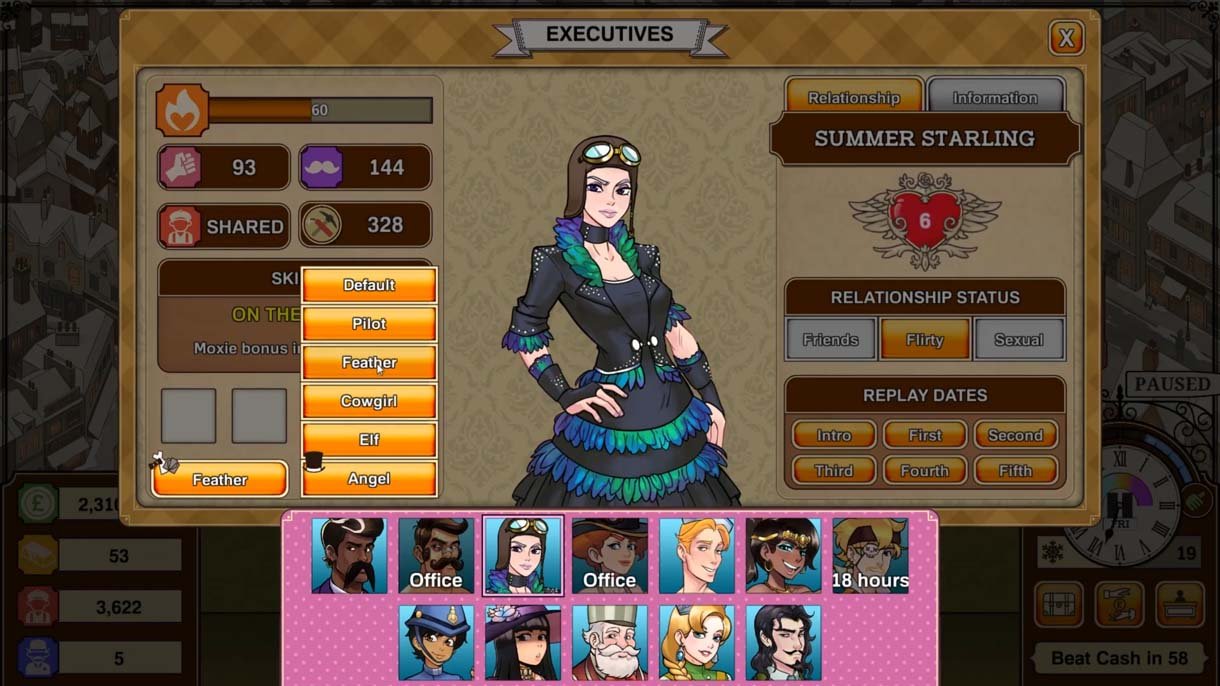Open the Relationship tab
1220x686 pixels.
pos(853,97)
